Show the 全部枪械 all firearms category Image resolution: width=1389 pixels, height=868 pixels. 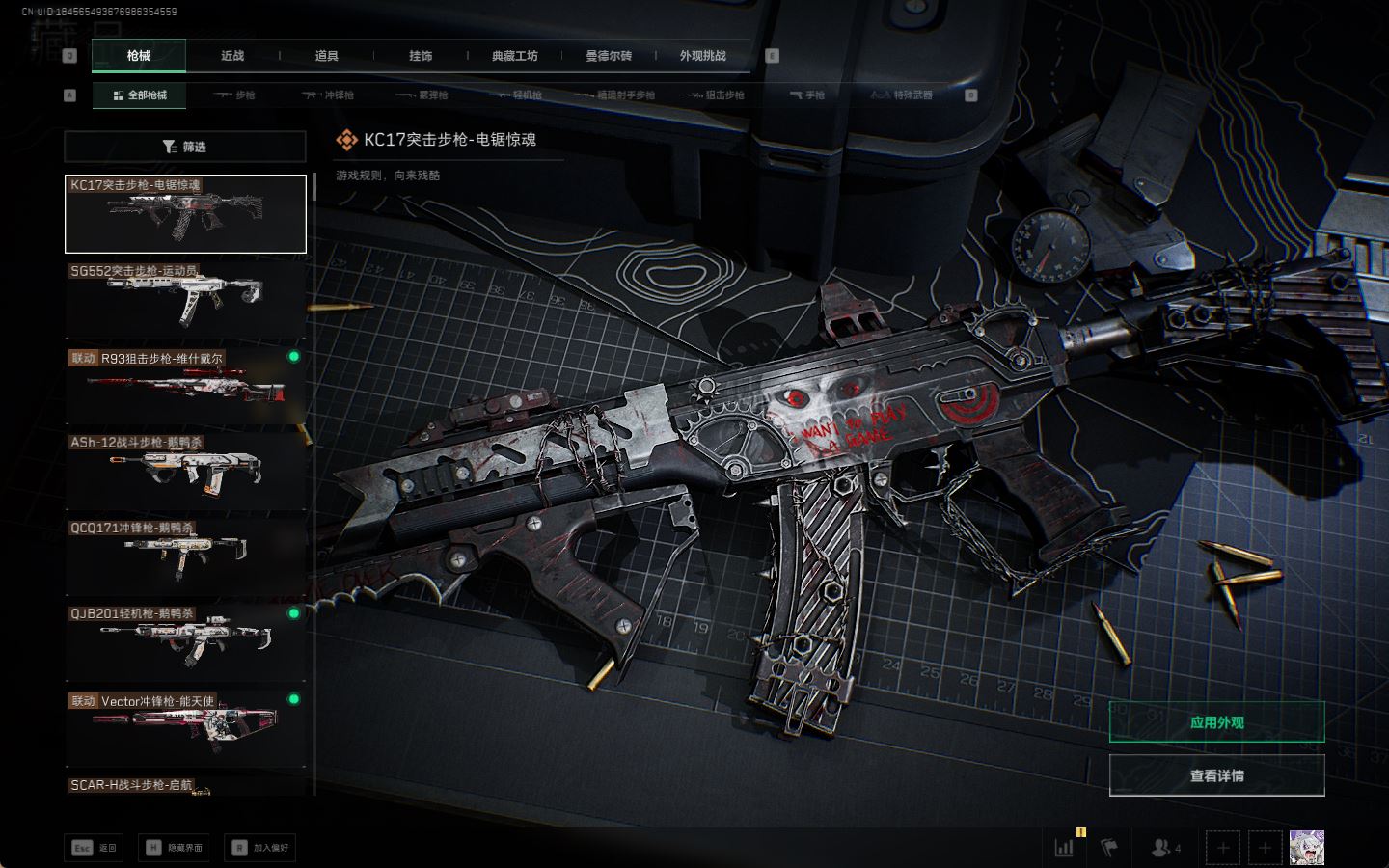point(140,95)
